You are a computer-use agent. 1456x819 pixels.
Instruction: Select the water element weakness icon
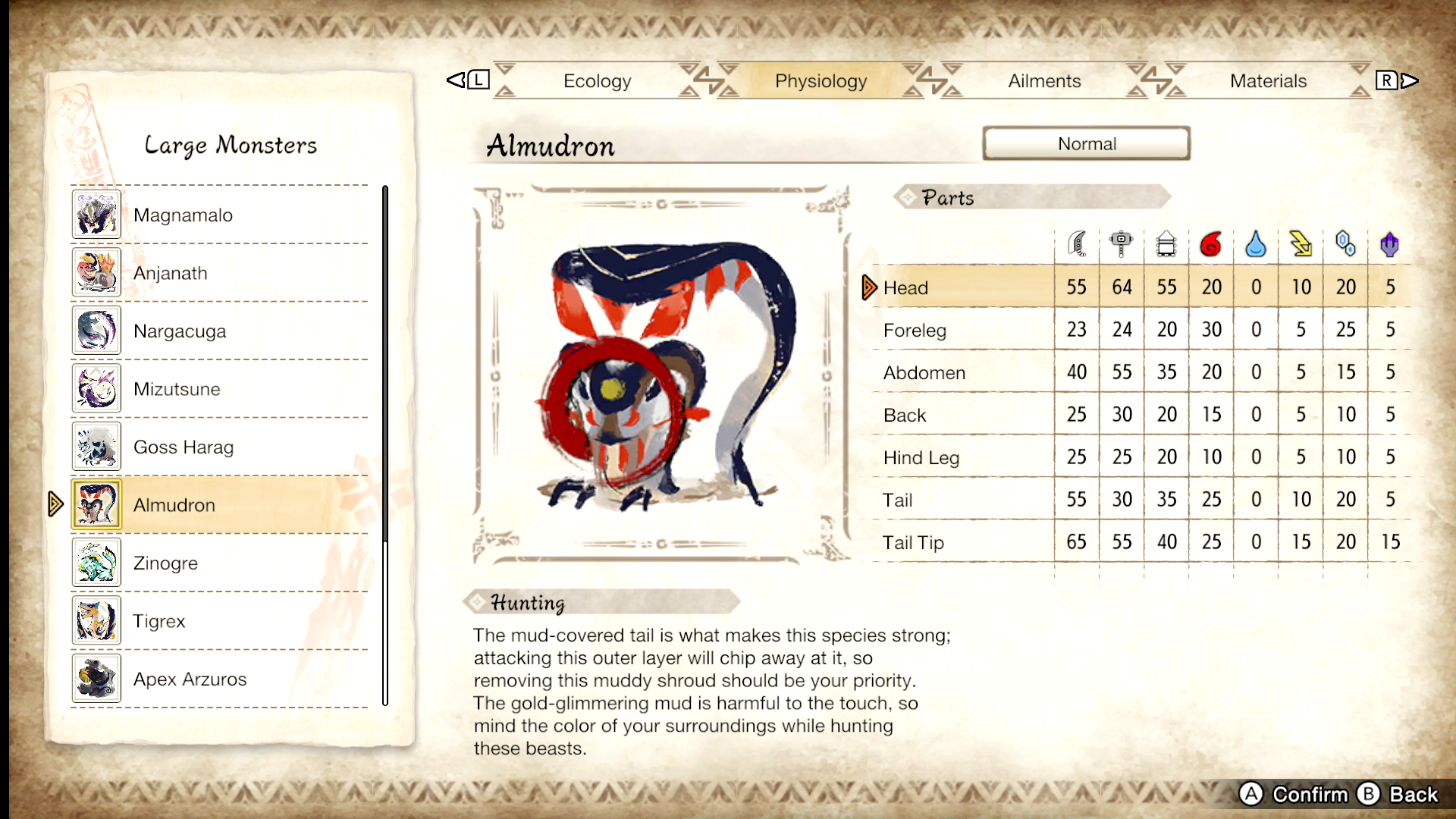pos(1256,243)
